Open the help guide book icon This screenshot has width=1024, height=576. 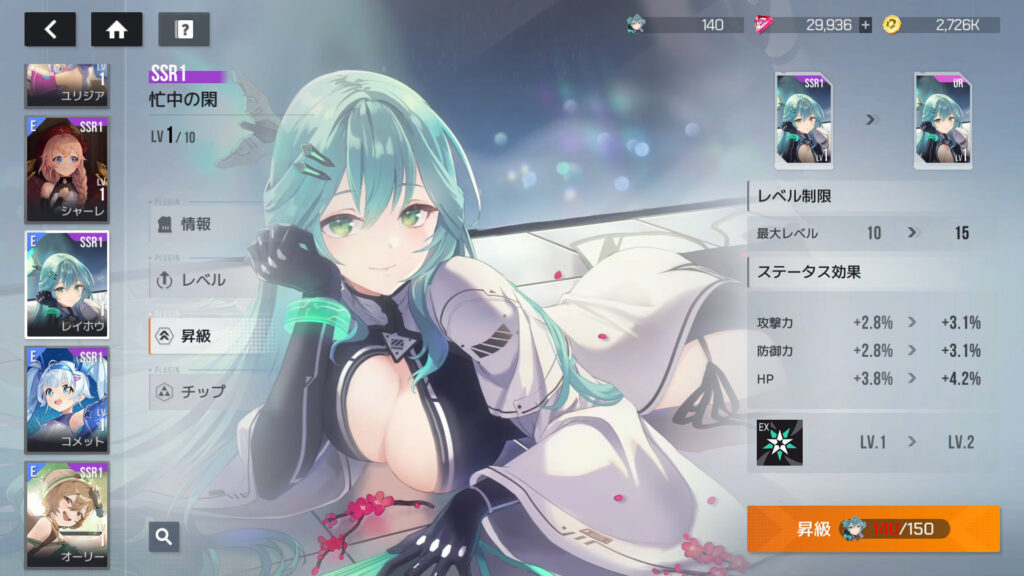point(184,29)
